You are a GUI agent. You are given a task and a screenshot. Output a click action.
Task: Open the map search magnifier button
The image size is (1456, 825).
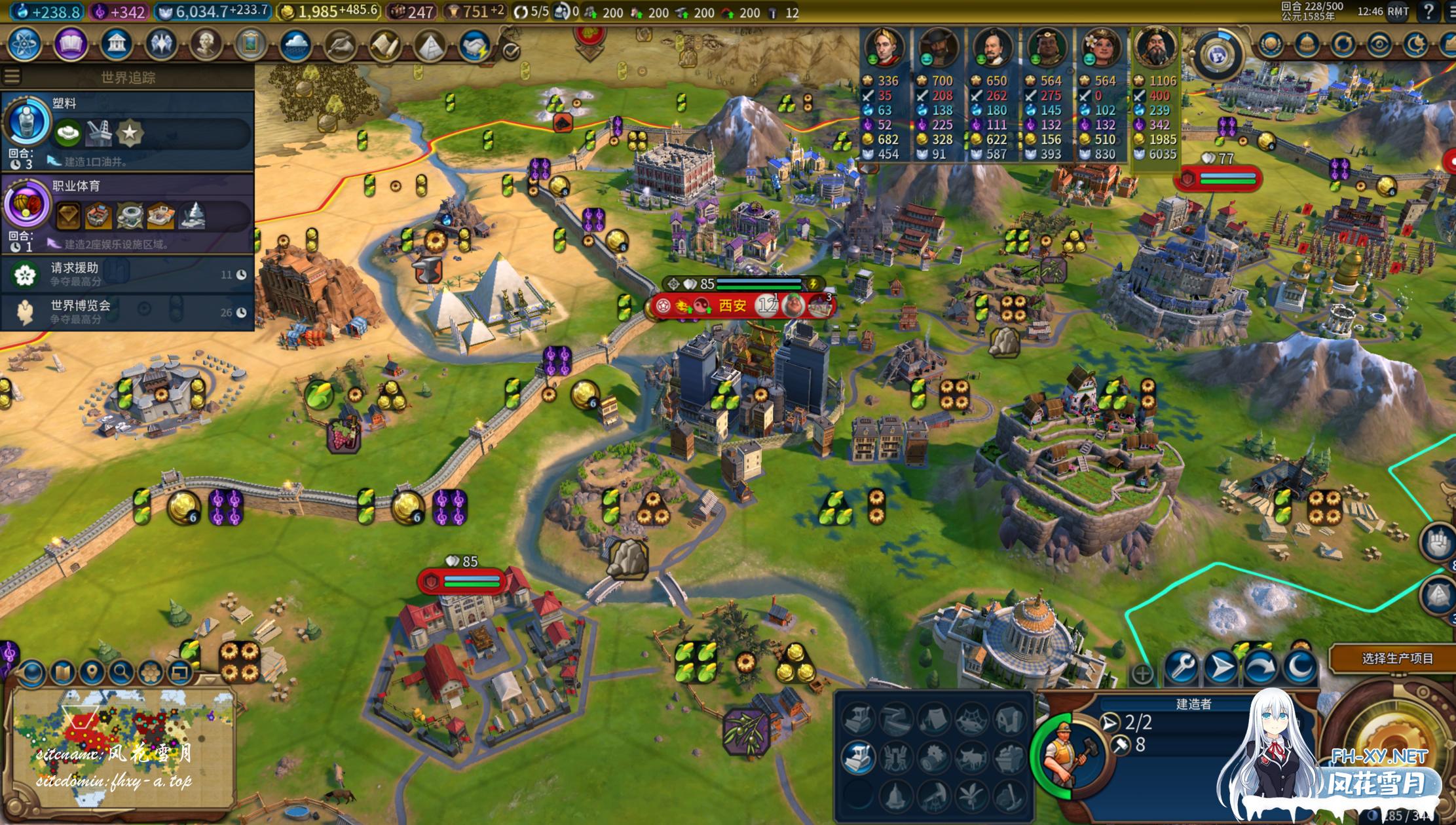coord(121,672)
